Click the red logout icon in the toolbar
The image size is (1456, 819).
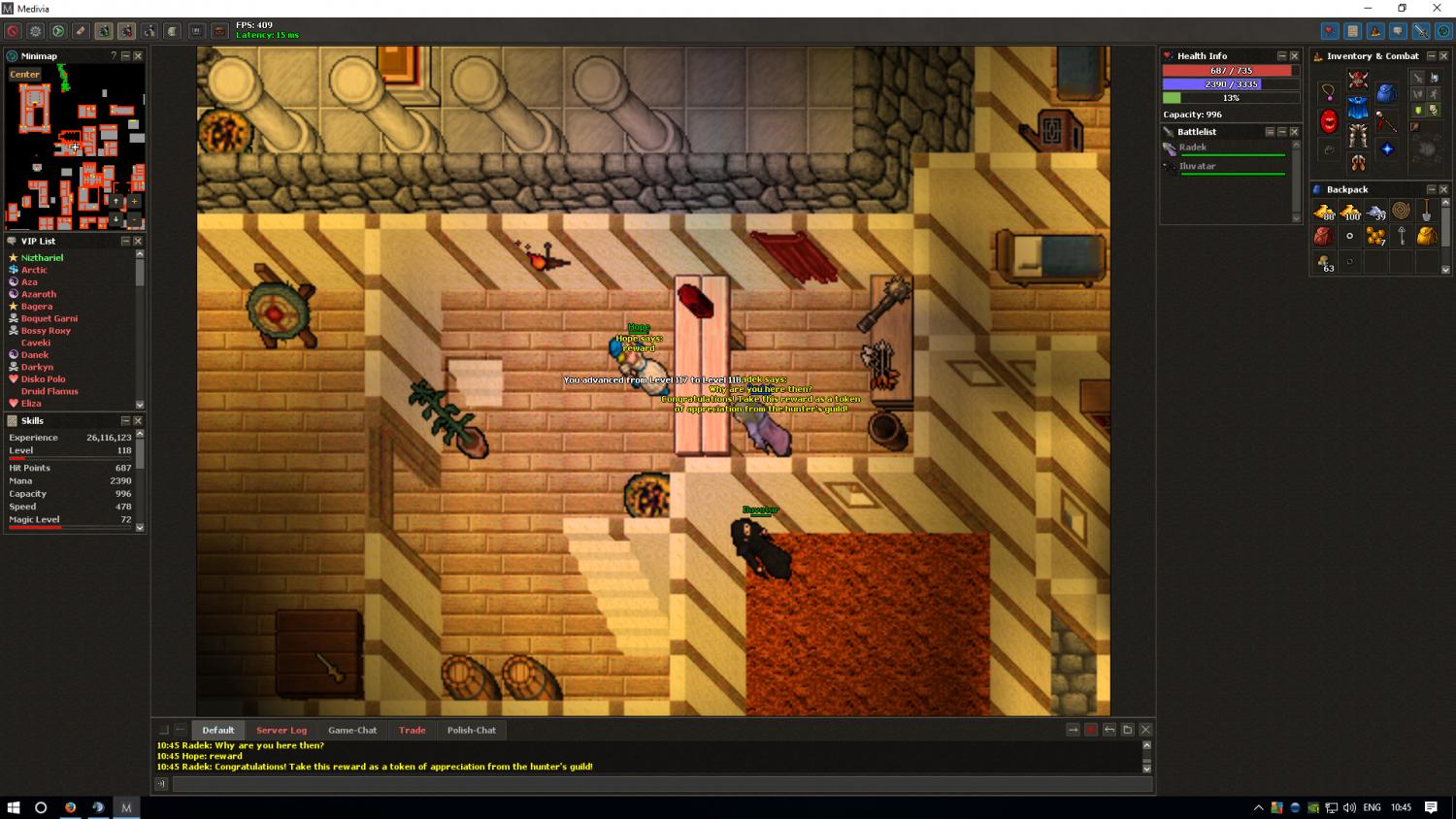click(x=13, y=32)
